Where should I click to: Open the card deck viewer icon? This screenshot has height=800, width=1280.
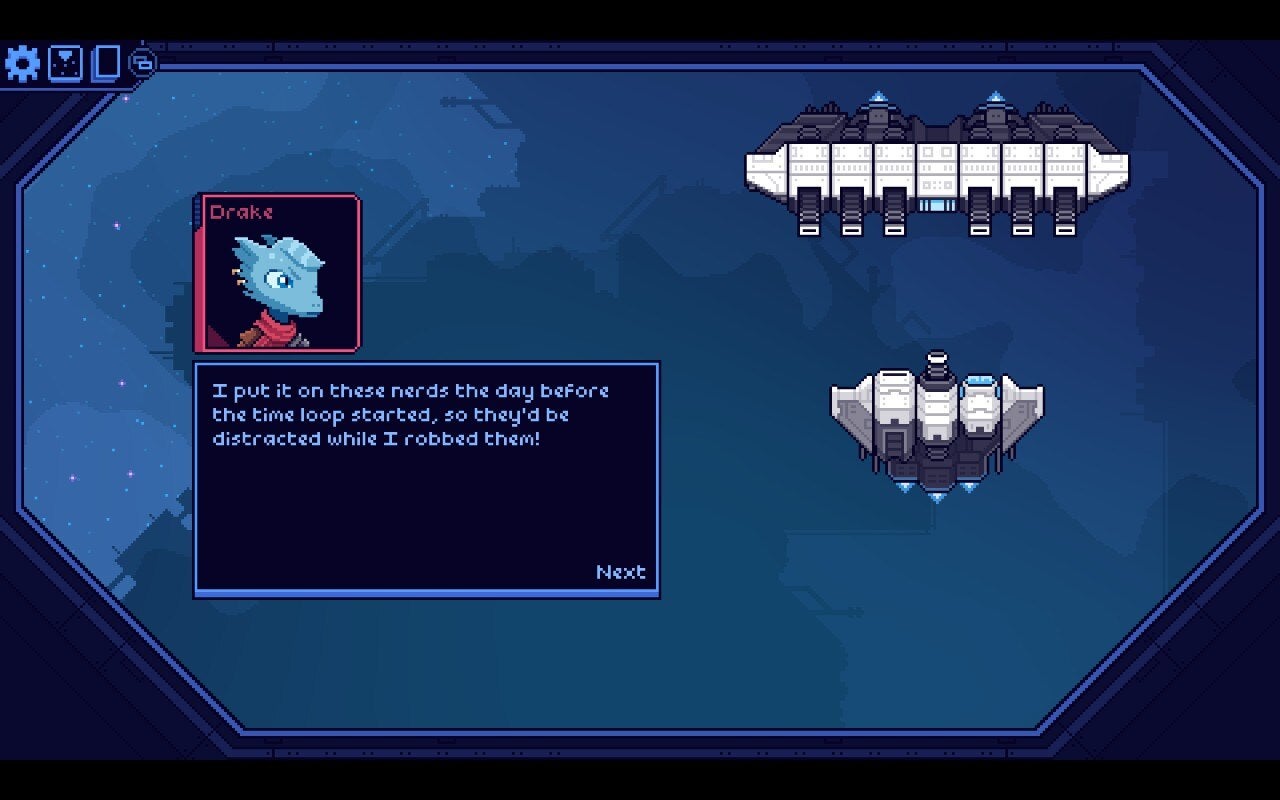(x=108, y=63)
